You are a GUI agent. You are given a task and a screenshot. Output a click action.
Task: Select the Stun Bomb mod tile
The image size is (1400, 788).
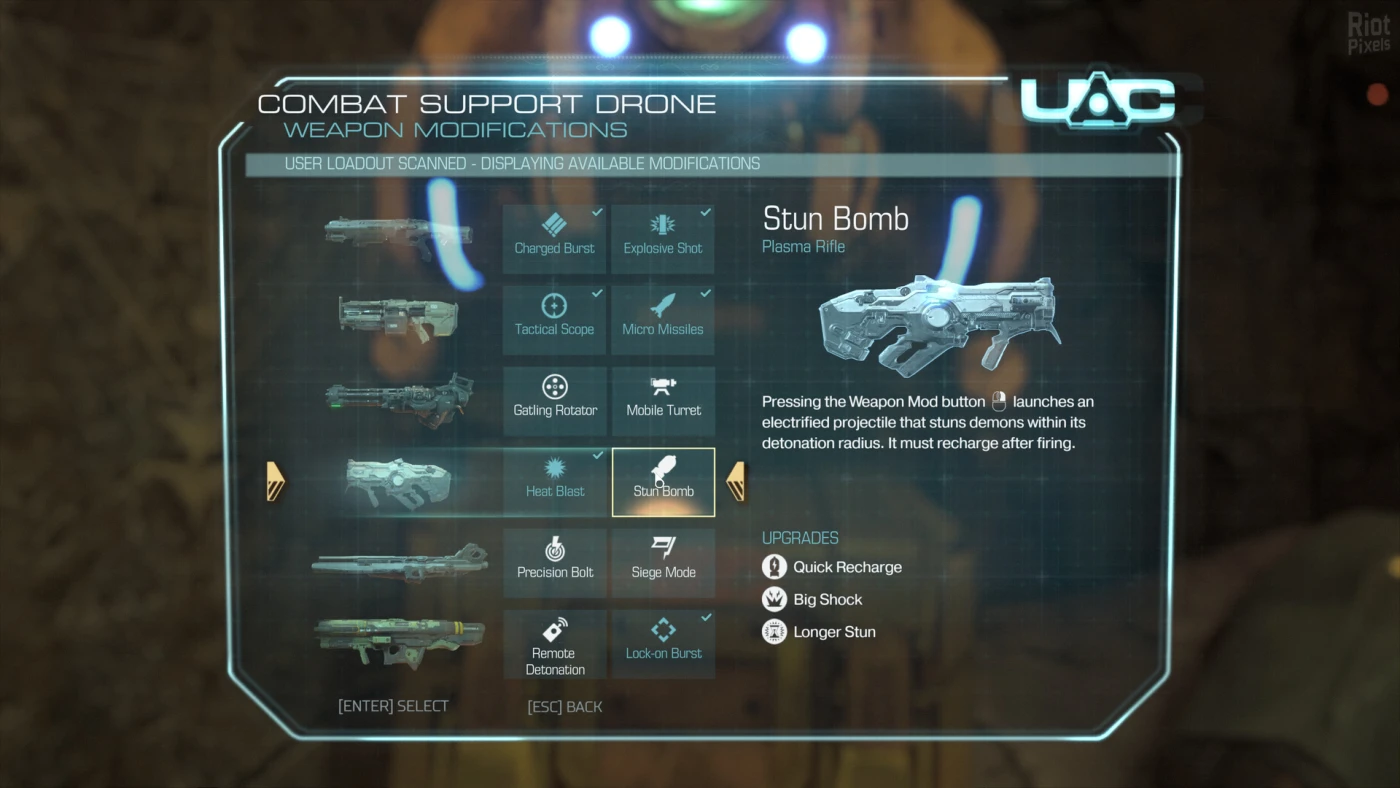663,482
